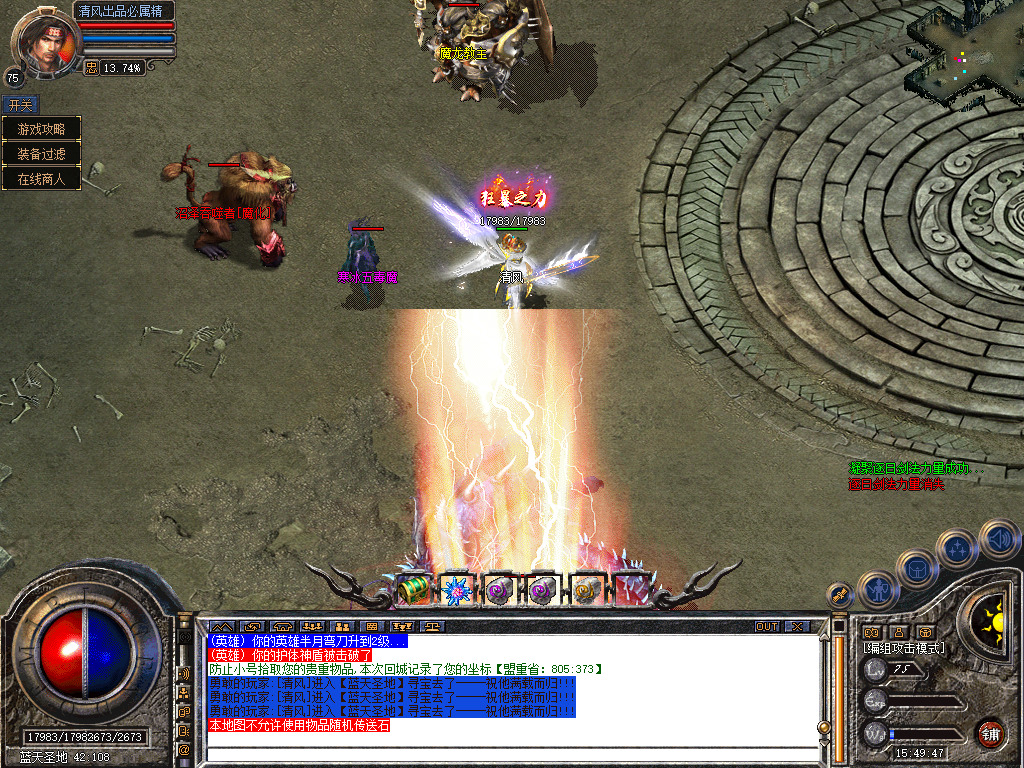Image resolution: width=1024 pixels, height=768 pixels.
Task: Click the OUT button on chat panel
Action: (x=766, y=627)
